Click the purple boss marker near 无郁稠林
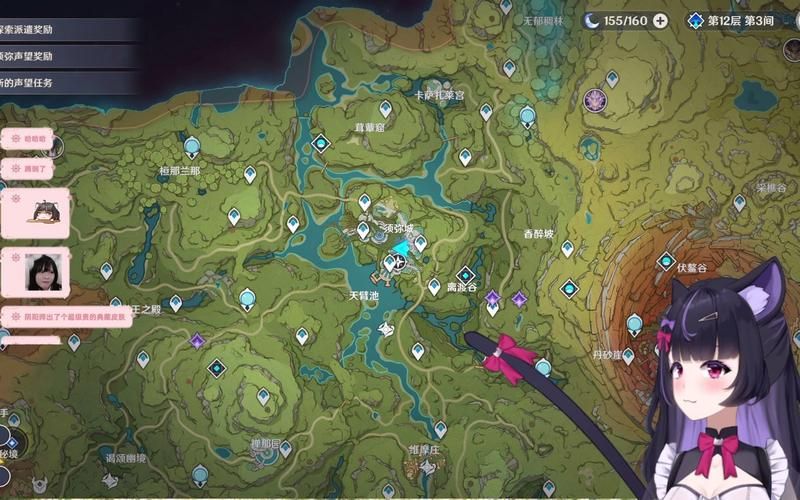The width and height of the screenshot is (800, 500). point(596,99)
